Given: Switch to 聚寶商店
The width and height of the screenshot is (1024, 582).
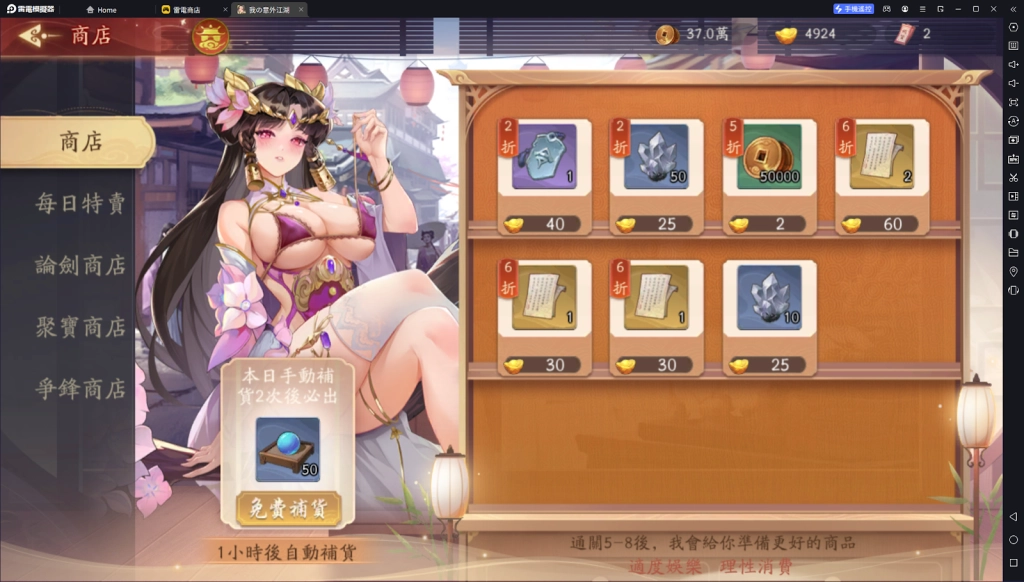Looking at the screenshot, I should click(80, 327).
